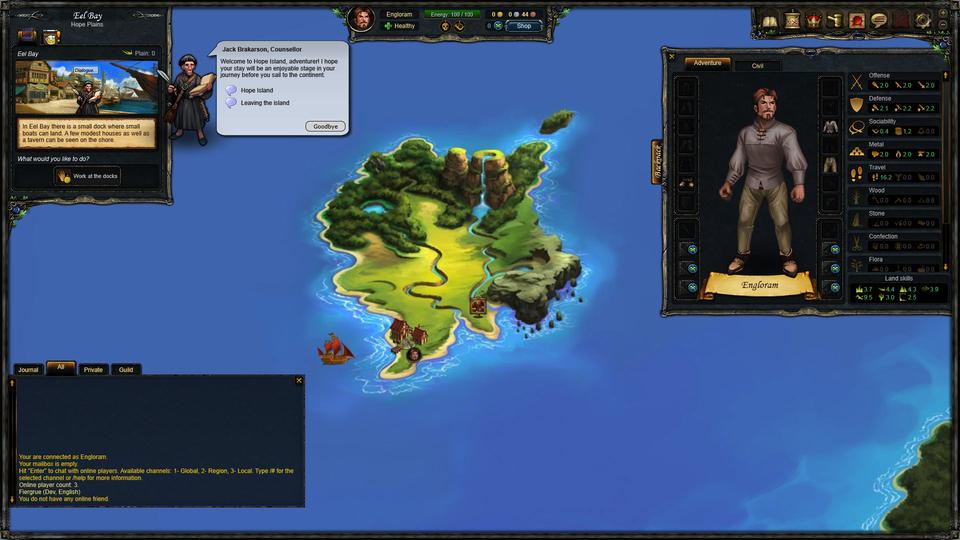Switch to the Civil equipment tab
This screenshot has width=960, height=540.
point(757,65)
